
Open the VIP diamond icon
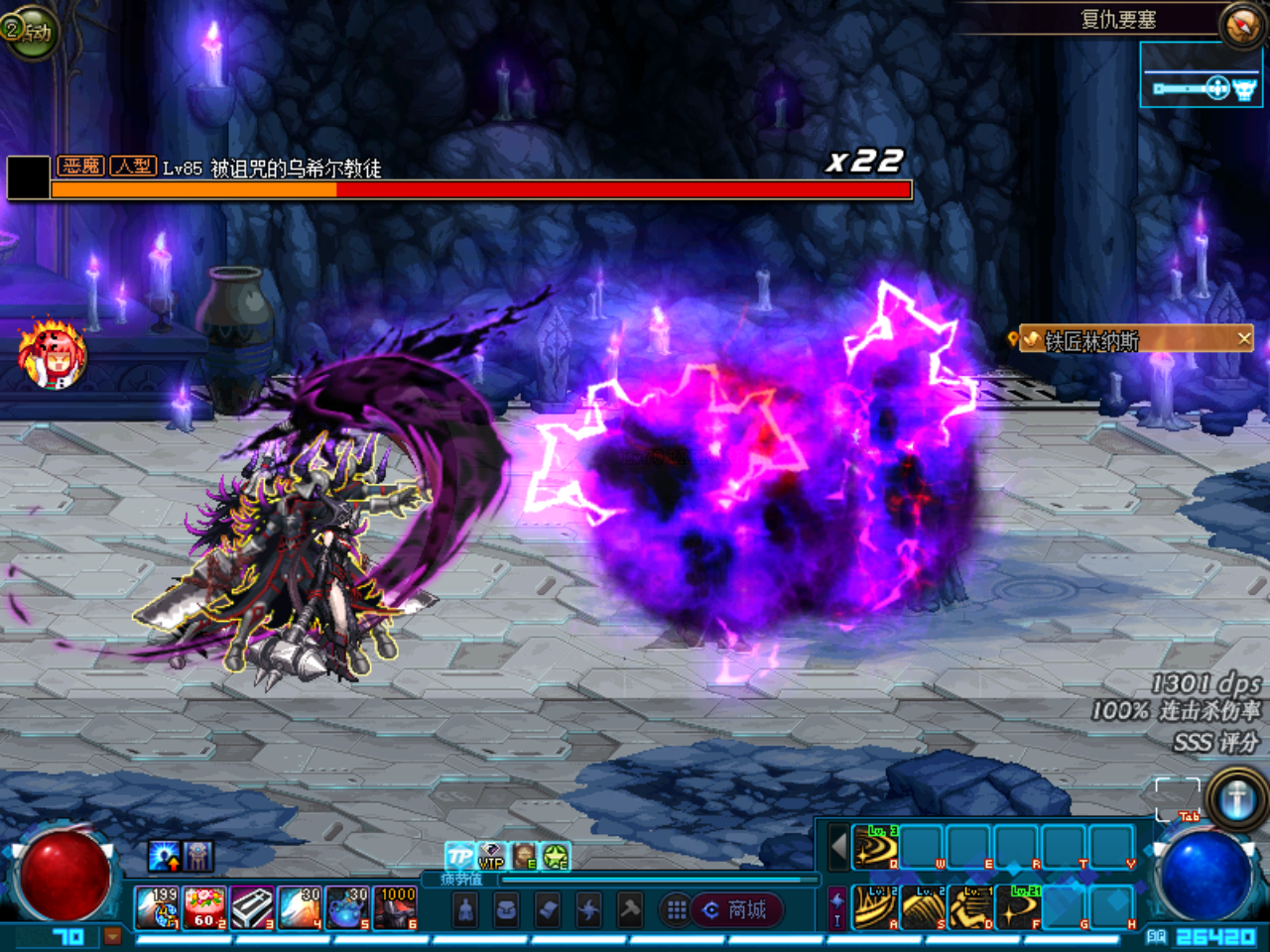coord(491,856)
